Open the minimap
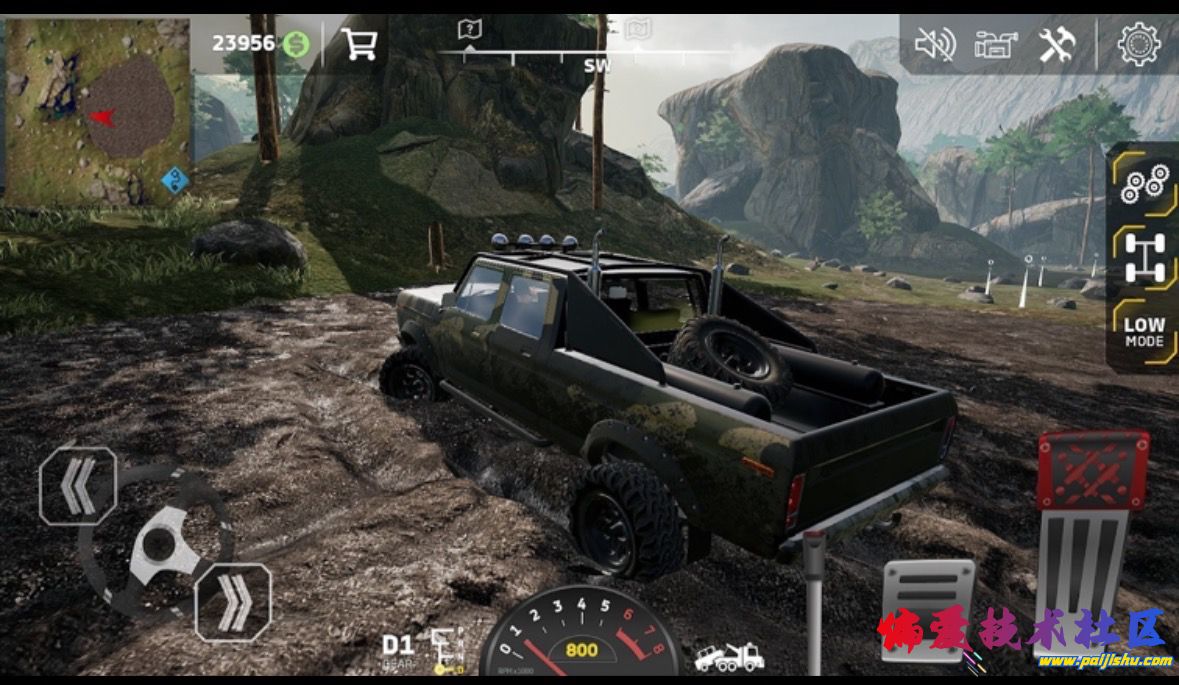This screenshot has width=1179, height=685. coord(98,112)
